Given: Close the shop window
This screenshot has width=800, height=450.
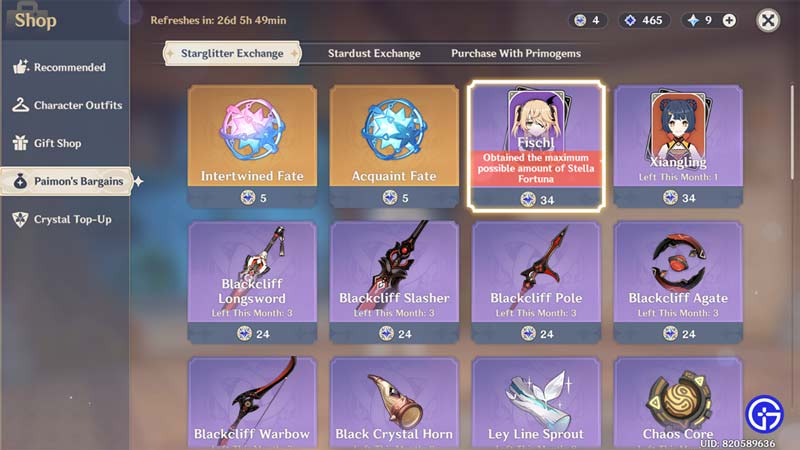Looking at the screenshot, I should pos(768,20).
